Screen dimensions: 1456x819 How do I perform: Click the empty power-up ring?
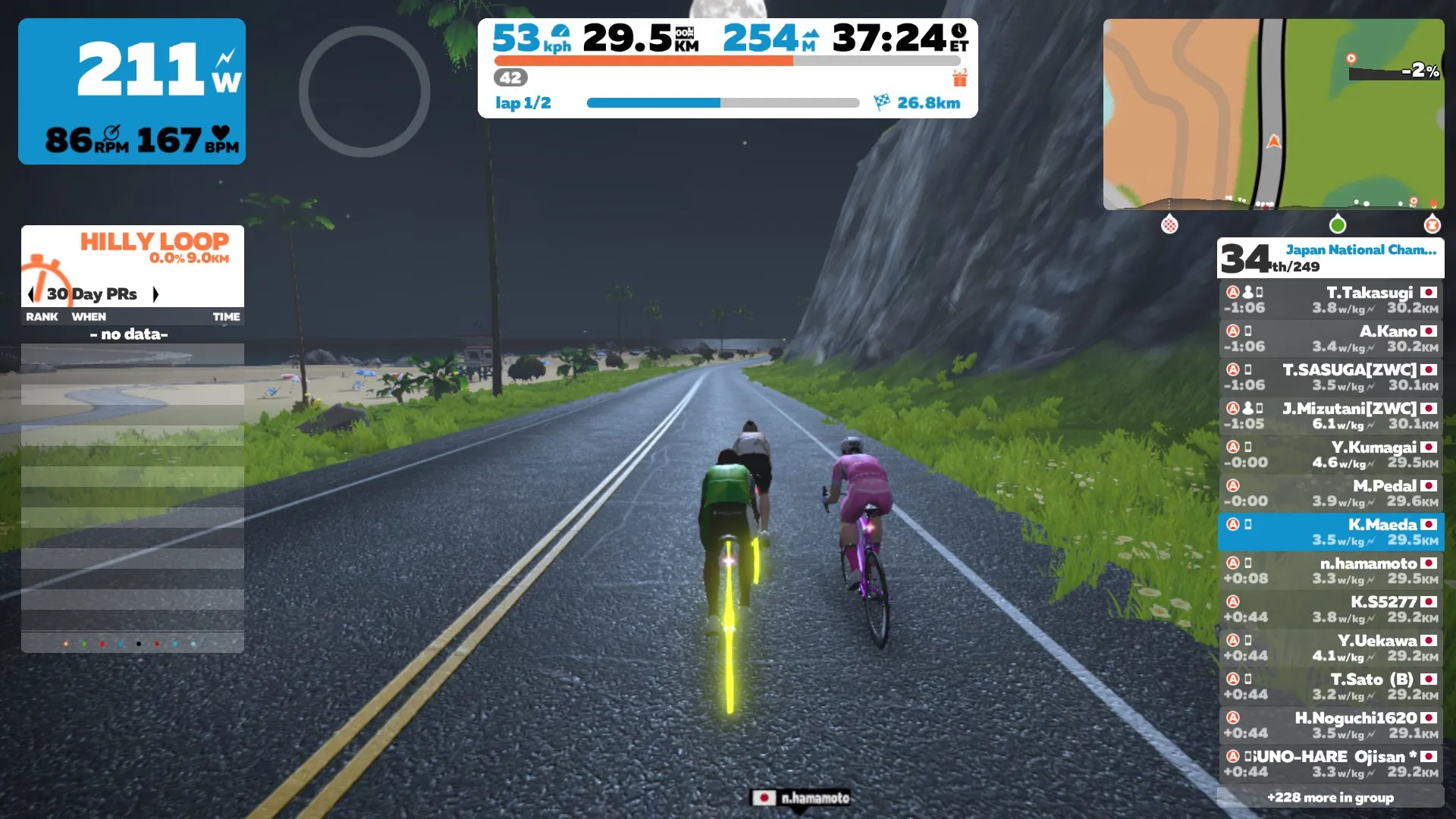point(364,92)
